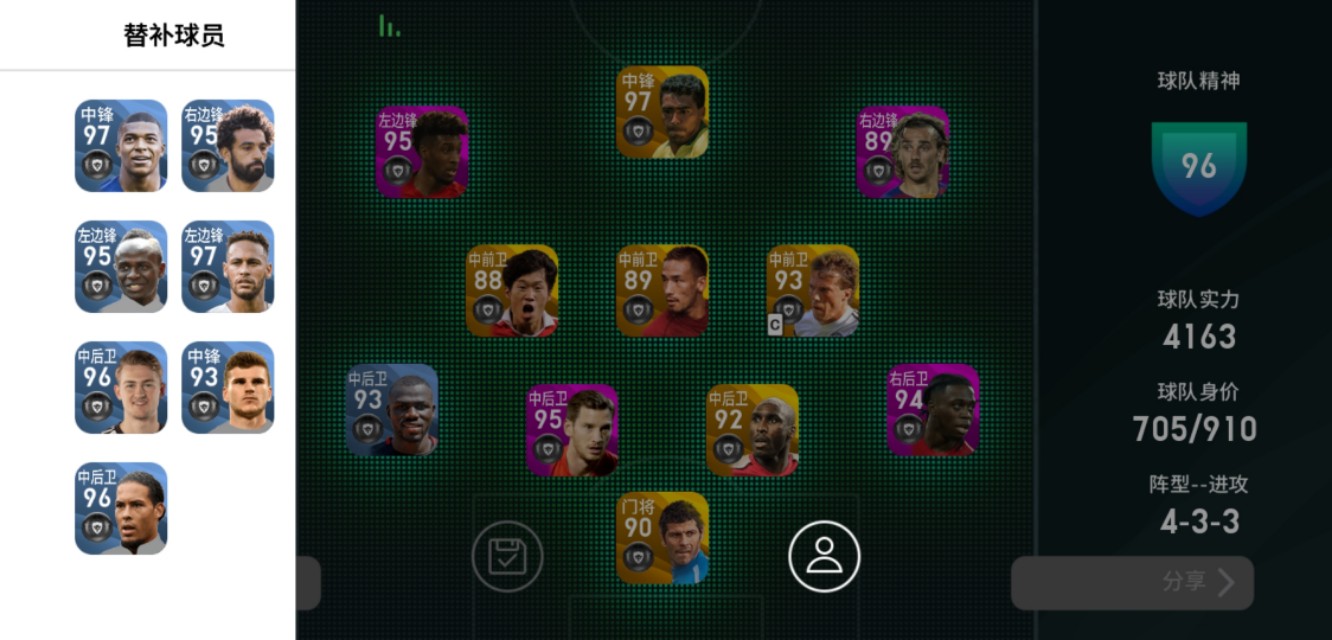Choose the 中前卫 89 midfielder card
1332x640 pixels.
tap(662, 291)
